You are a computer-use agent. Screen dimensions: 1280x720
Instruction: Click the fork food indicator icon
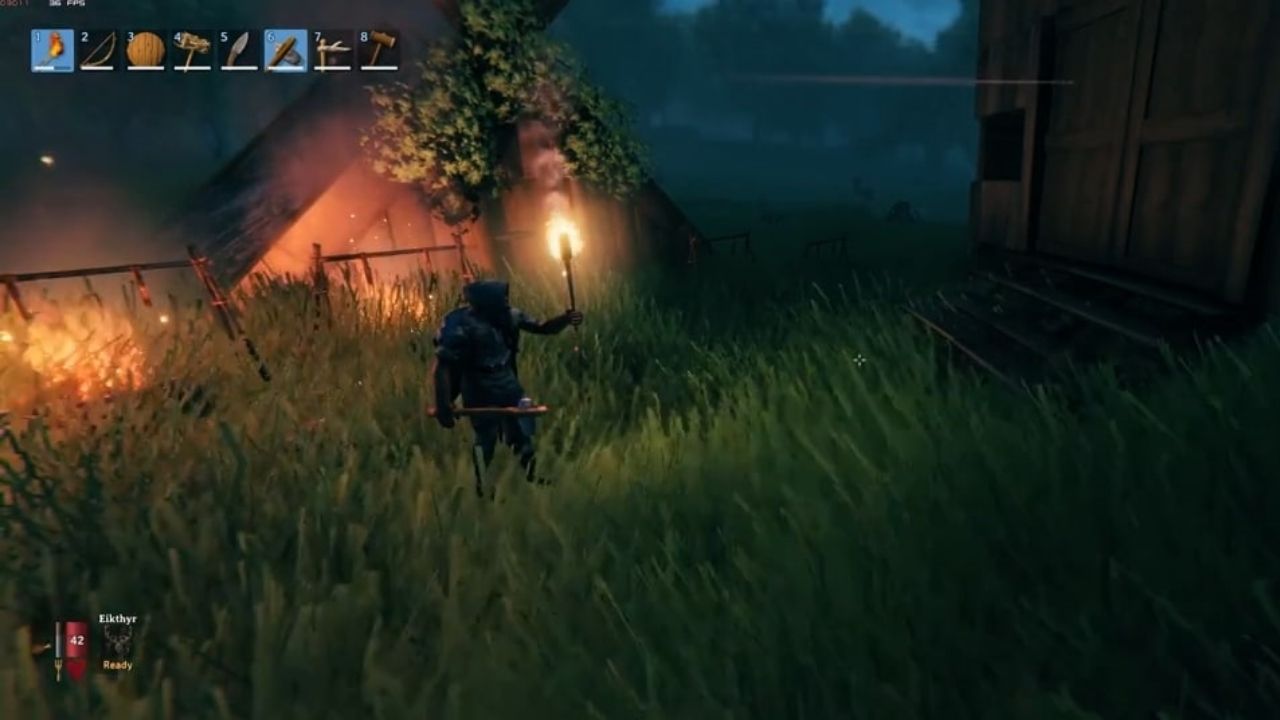58,666
